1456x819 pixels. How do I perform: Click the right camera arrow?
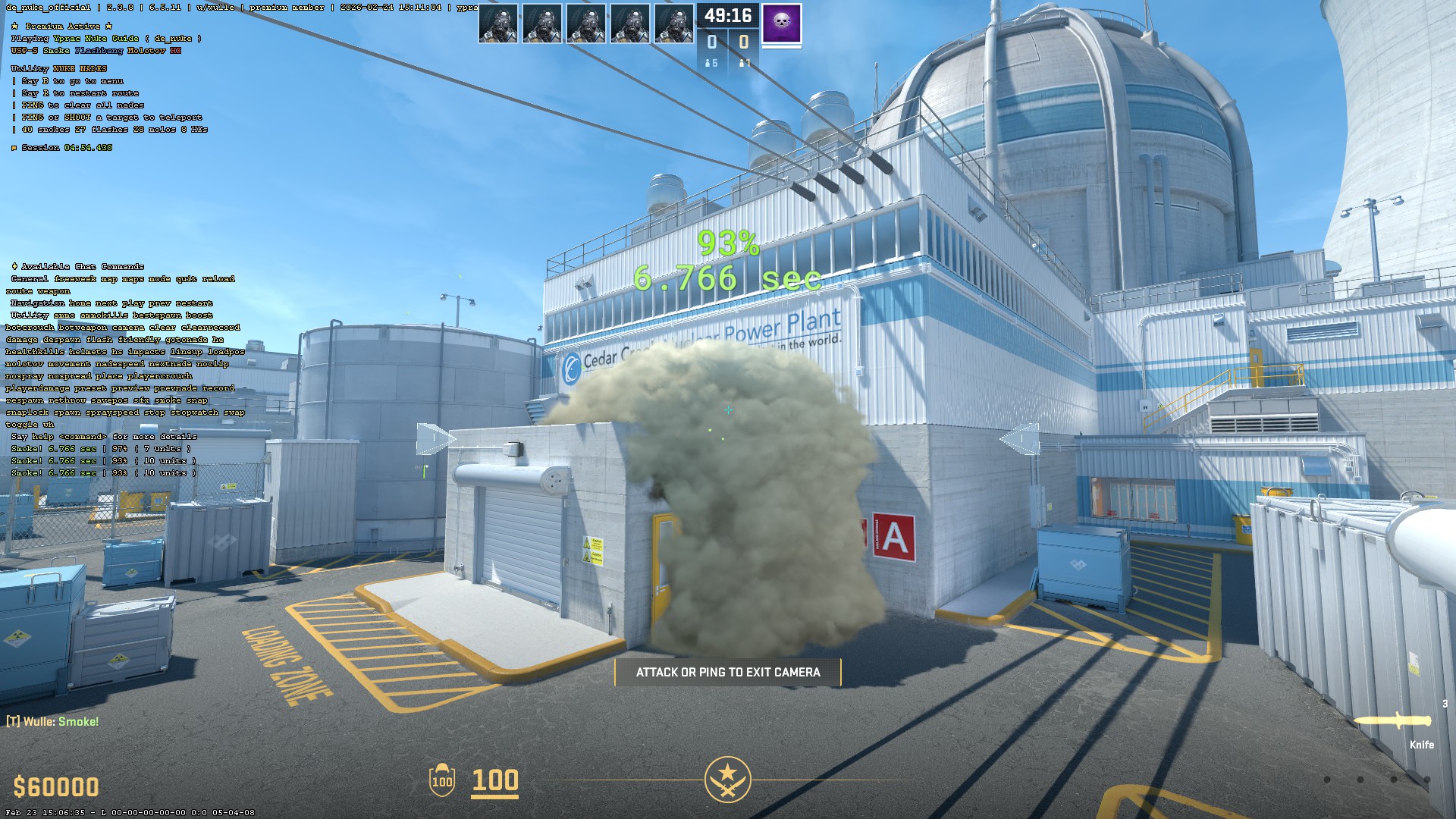pyautogui.click(x=1020, y=439)
